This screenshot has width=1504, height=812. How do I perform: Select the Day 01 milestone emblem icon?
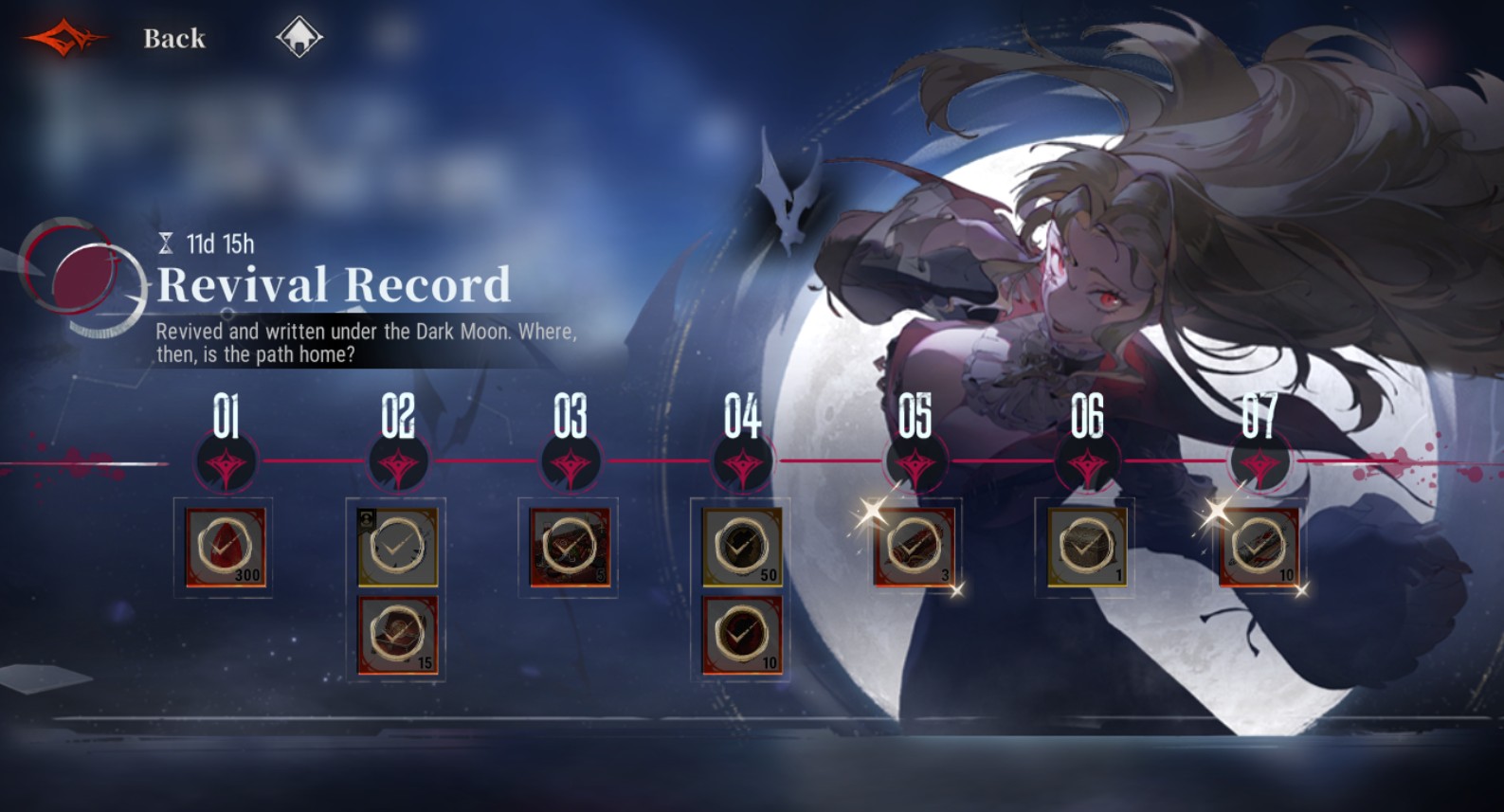click(227, 464)
